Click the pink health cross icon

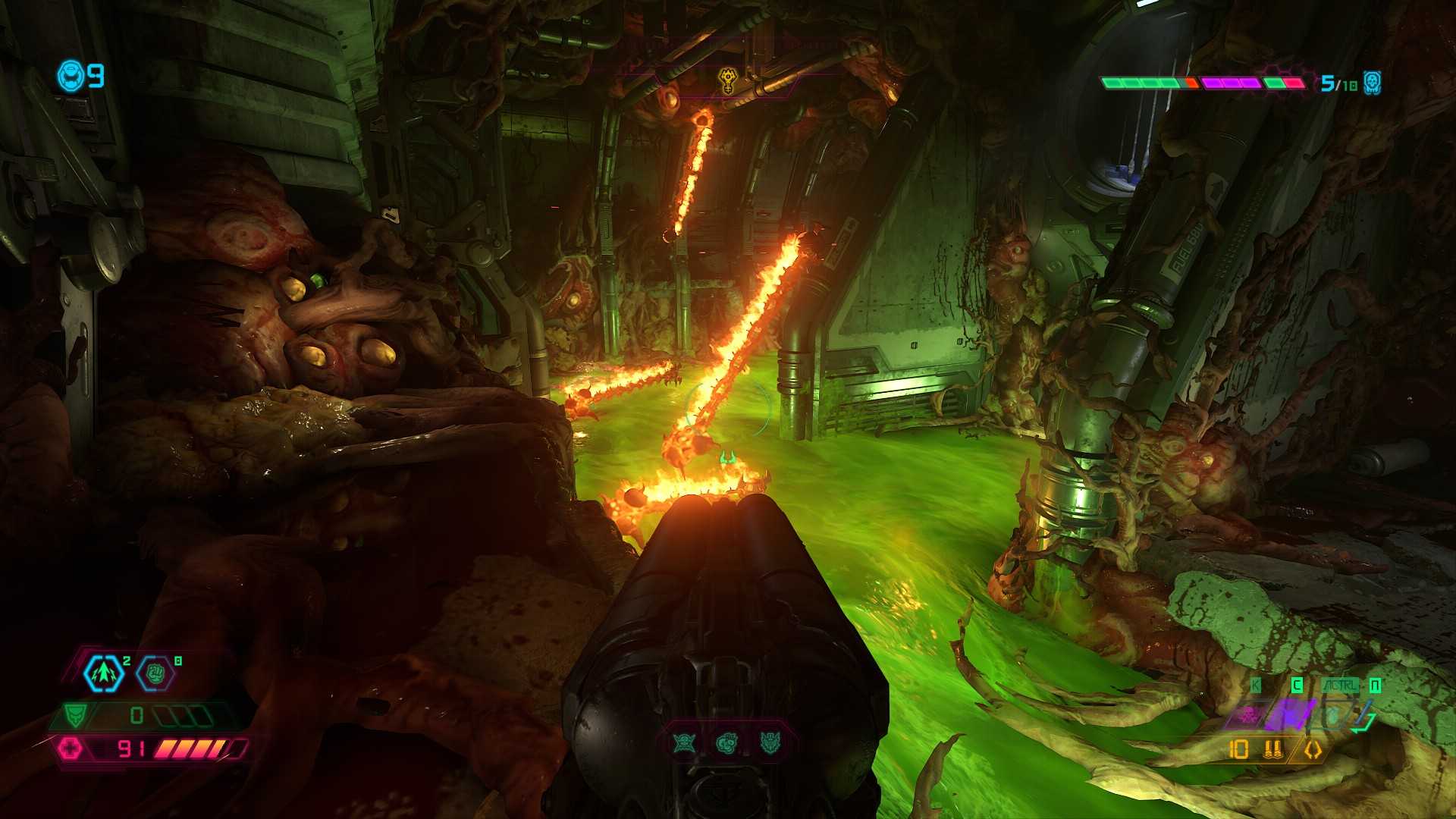click(71, 748)
